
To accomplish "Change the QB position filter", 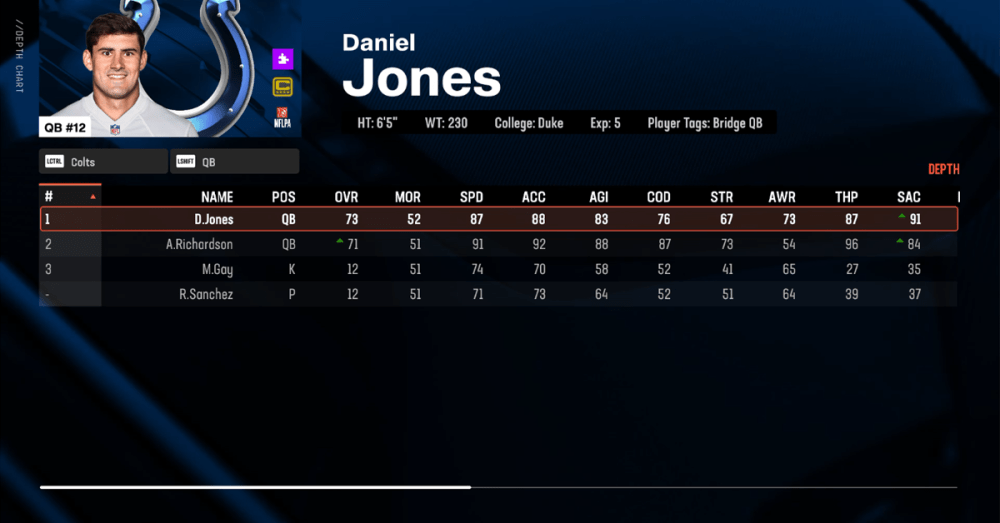I will (235, 161).
